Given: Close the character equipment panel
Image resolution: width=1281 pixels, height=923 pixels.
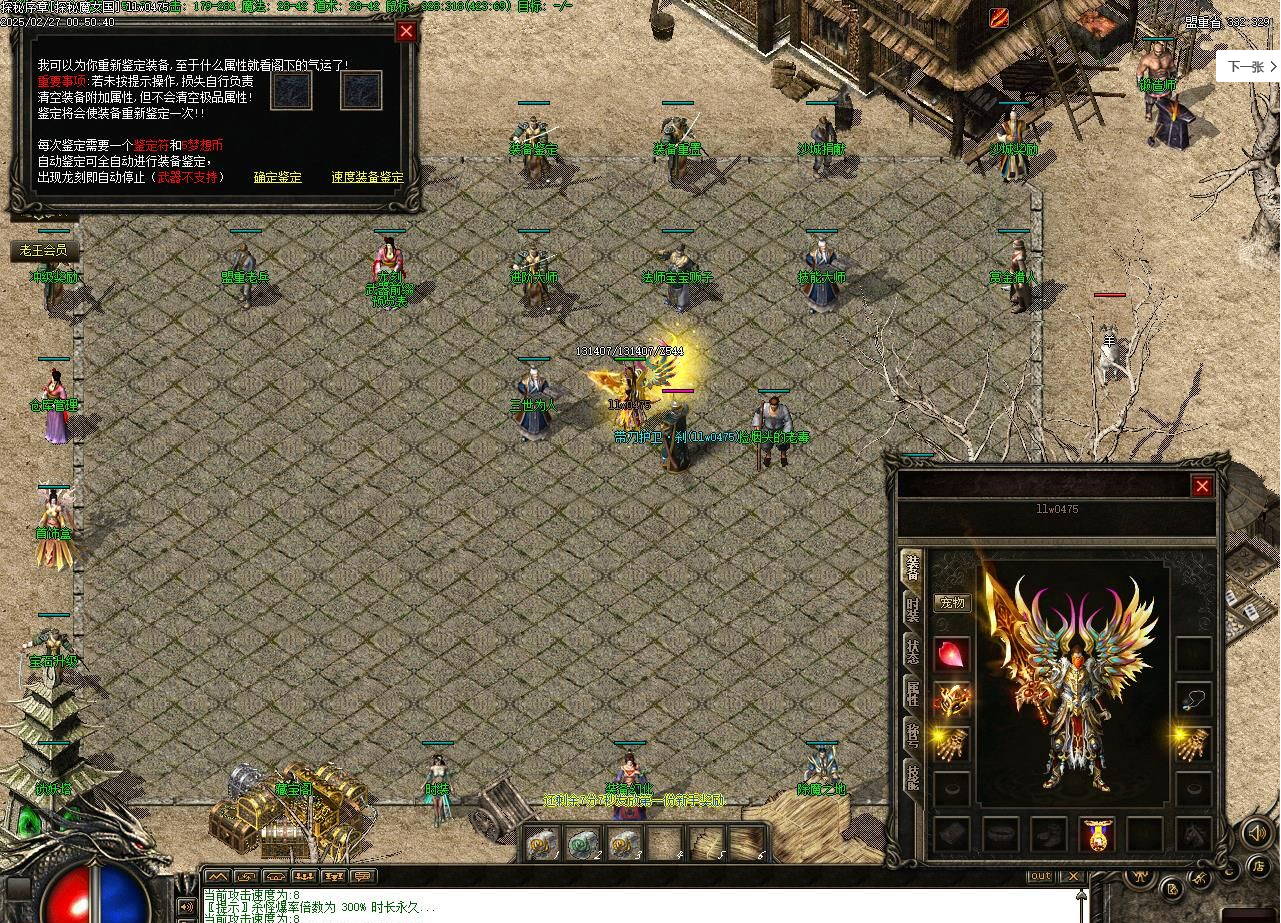Looking at the screenshot, I should click(1202, 486).
